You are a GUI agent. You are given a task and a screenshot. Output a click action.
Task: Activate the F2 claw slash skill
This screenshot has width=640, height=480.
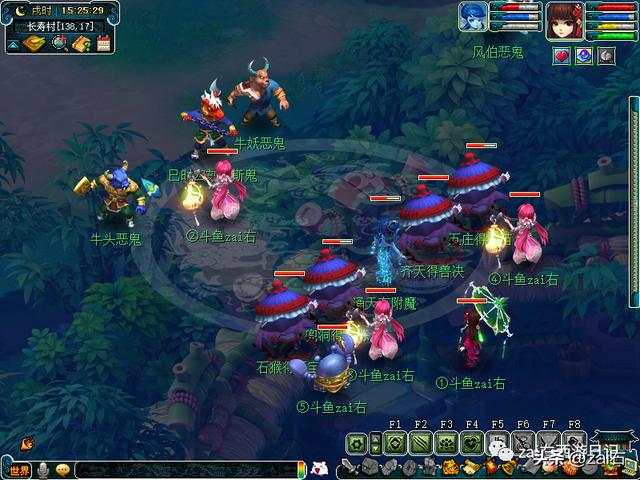pyautogui.click(x=421, y=443)
